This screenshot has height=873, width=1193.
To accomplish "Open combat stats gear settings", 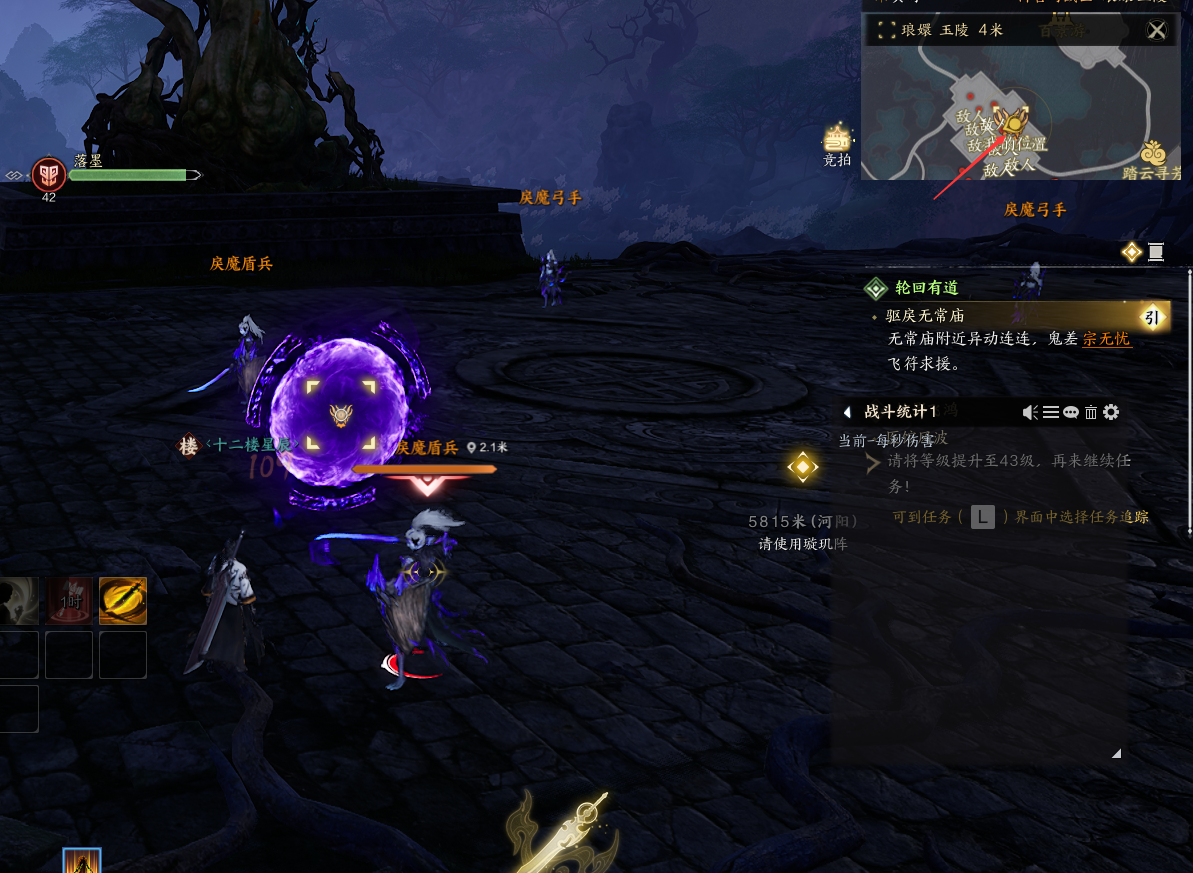I will point(1110,412).
